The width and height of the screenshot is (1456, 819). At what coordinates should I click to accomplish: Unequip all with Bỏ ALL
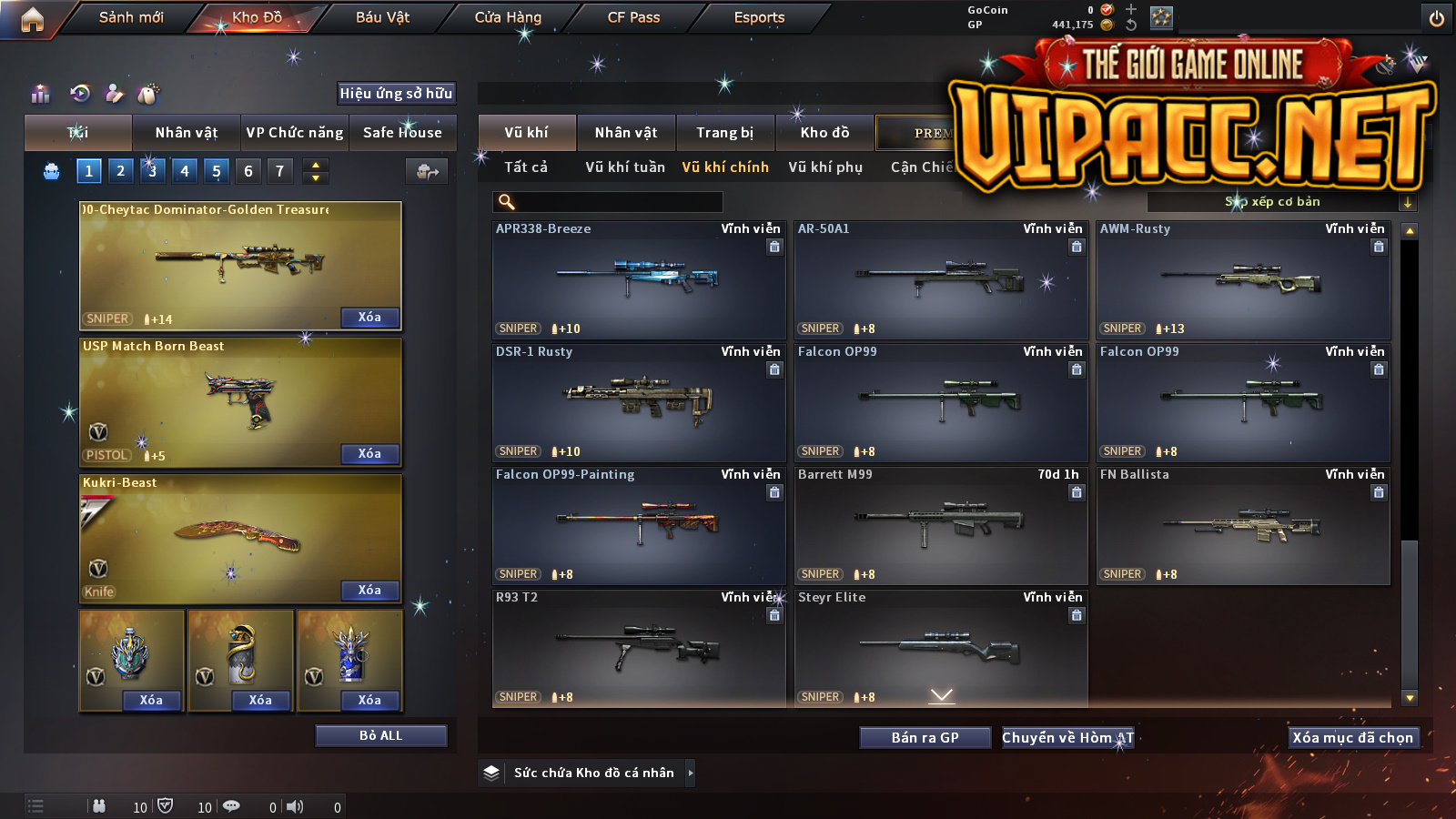click(x=380, y=735)
